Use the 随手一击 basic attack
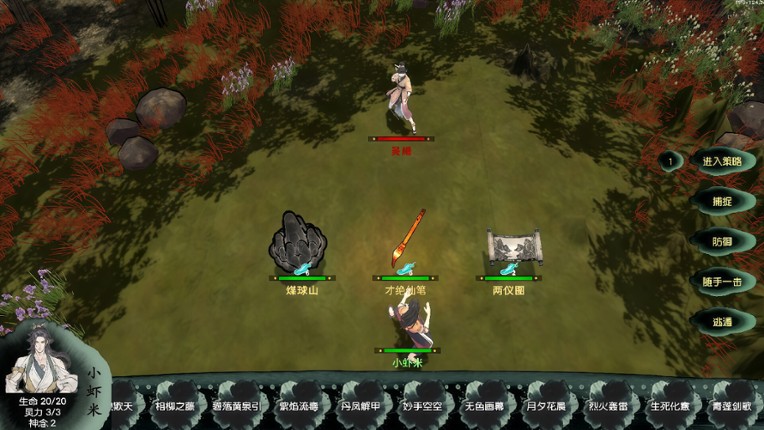This screenshot has width=764, height=430. pyautogui.click(x=722, y=282)
